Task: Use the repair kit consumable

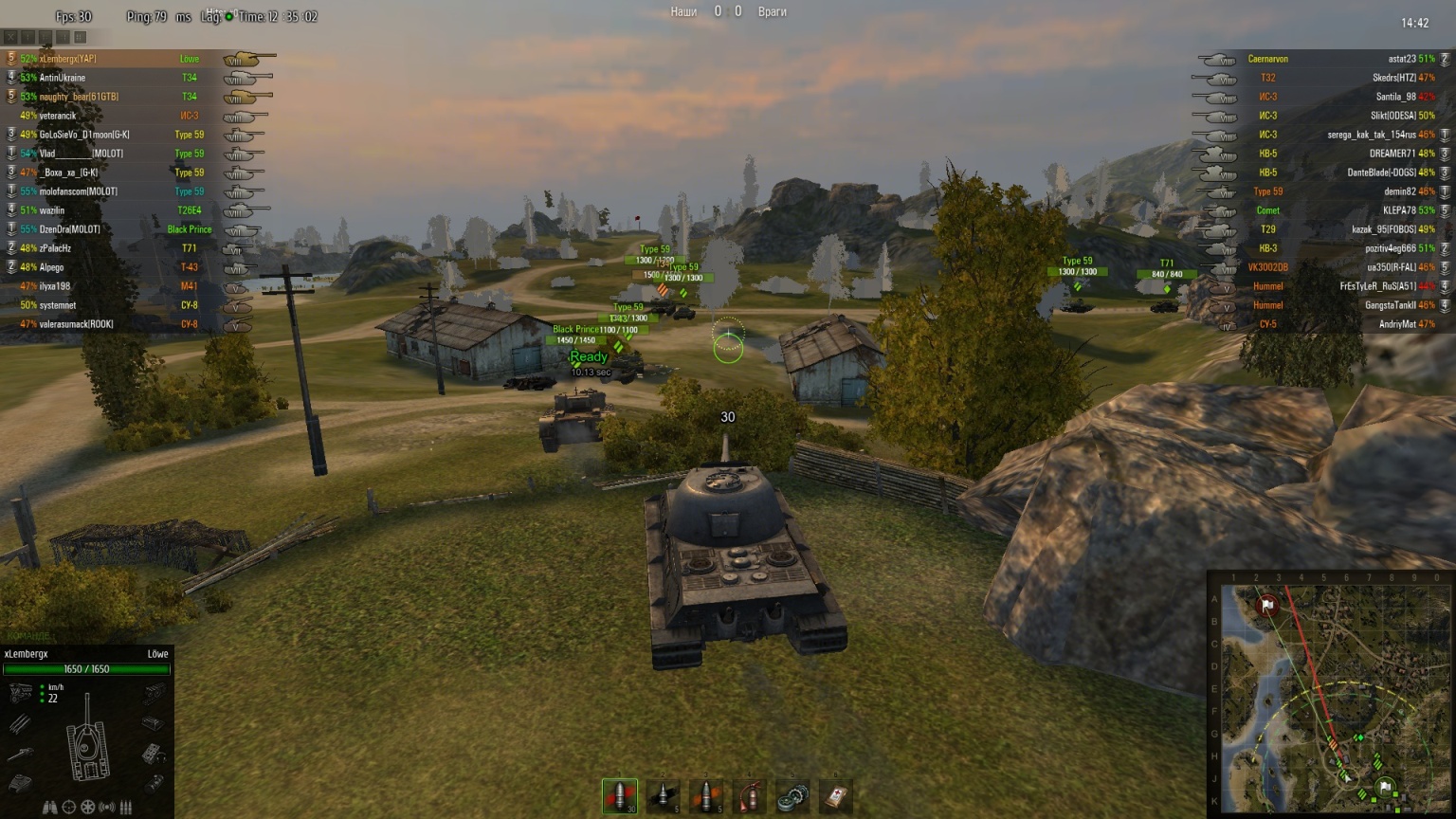Action: [792, 796]
